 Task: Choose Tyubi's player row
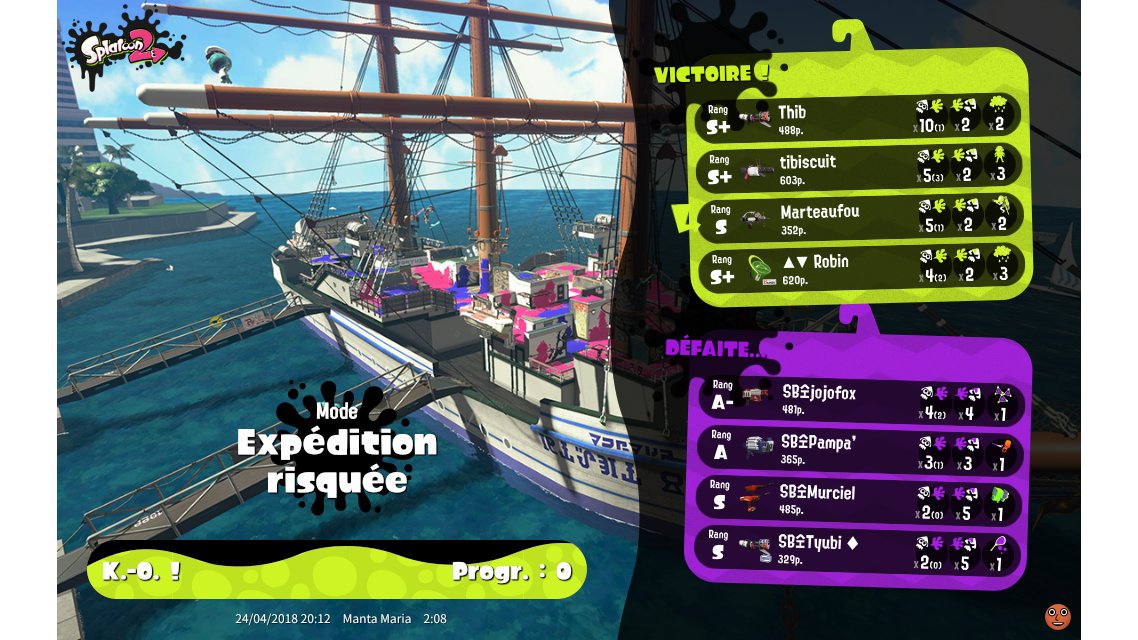pyautogui.click(x=858, y=549)
